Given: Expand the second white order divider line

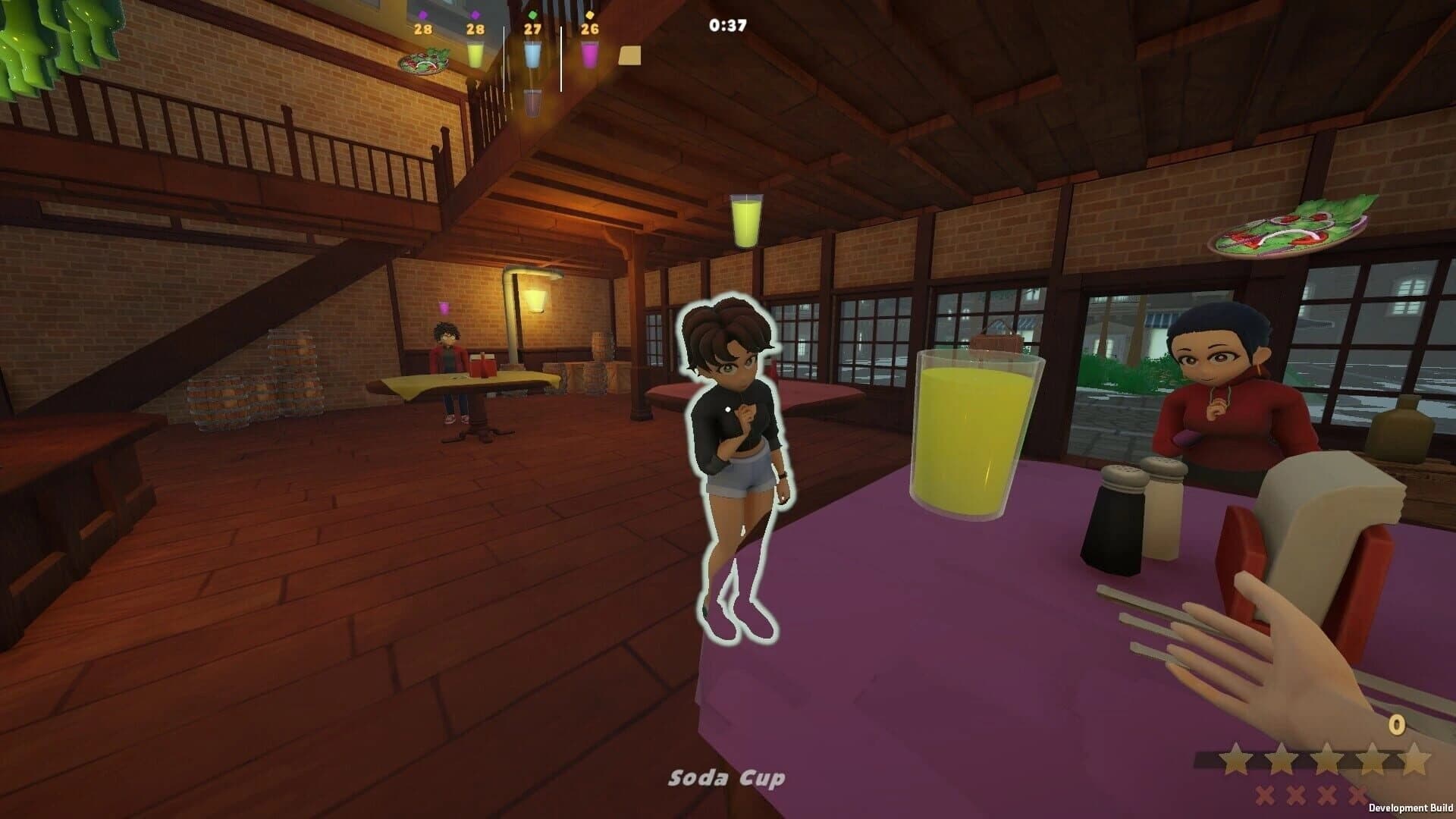Looking at the screenshot, I should tap(561, 58).
